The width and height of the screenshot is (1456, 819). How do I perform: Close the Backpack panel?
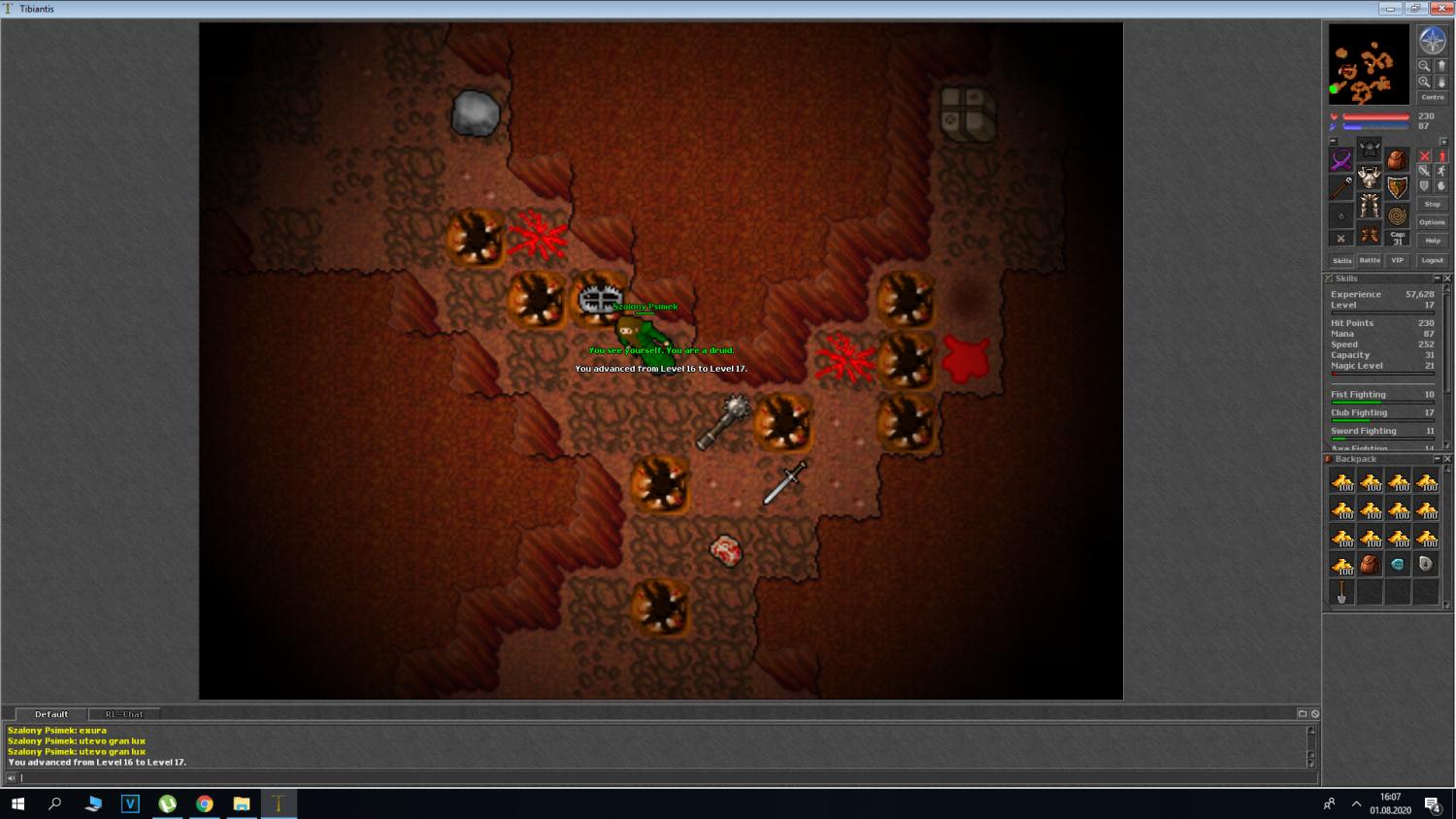click(1447, 459)
